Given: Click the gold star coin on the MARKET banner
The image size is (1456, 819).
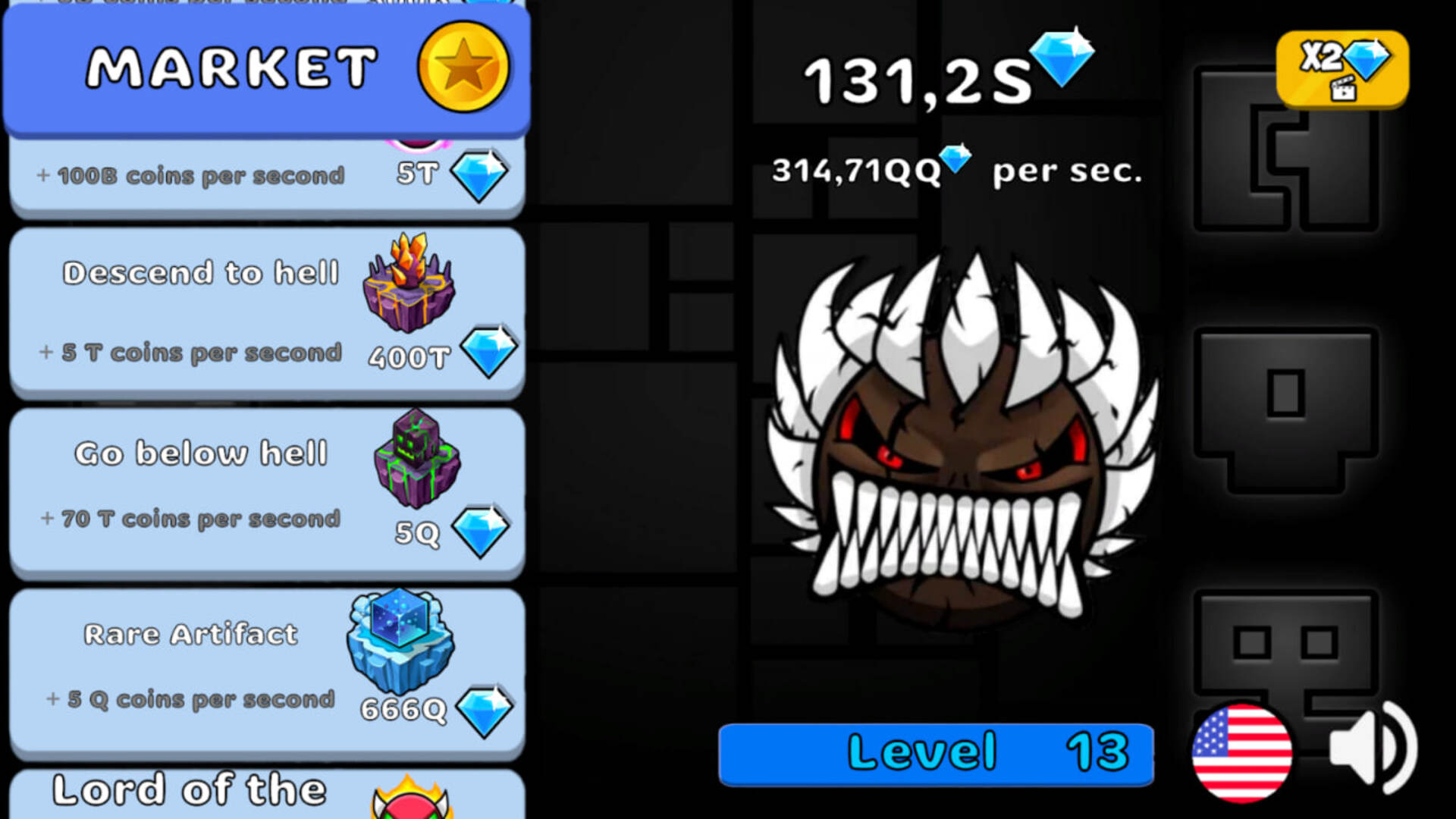Looking at the screenshot, I should pyautogui.click(x=464, y=65).
